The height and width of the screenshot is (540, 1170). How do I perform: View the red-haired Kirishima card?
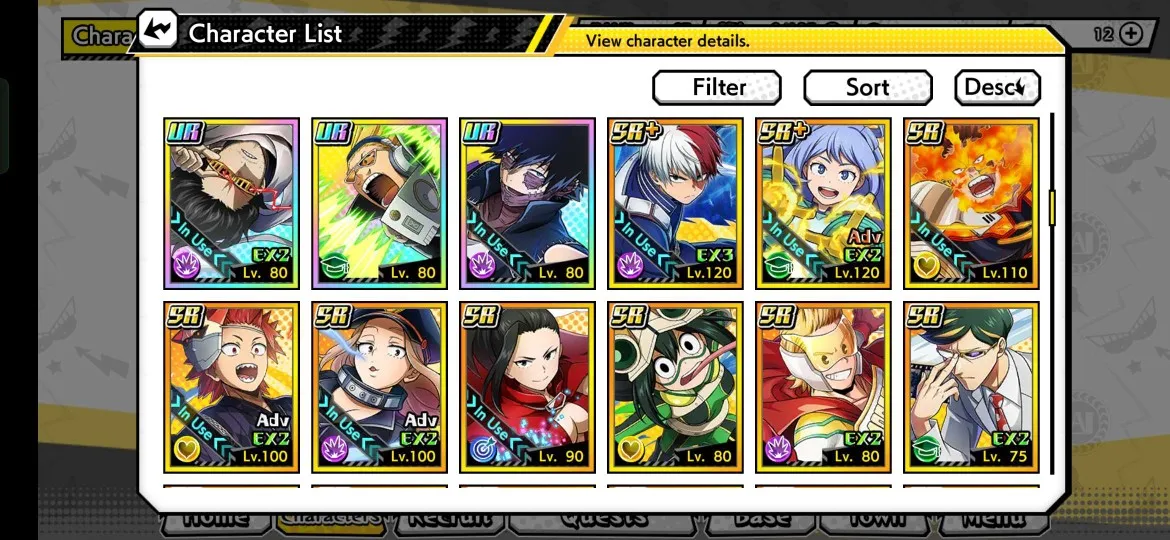(231, 387)
